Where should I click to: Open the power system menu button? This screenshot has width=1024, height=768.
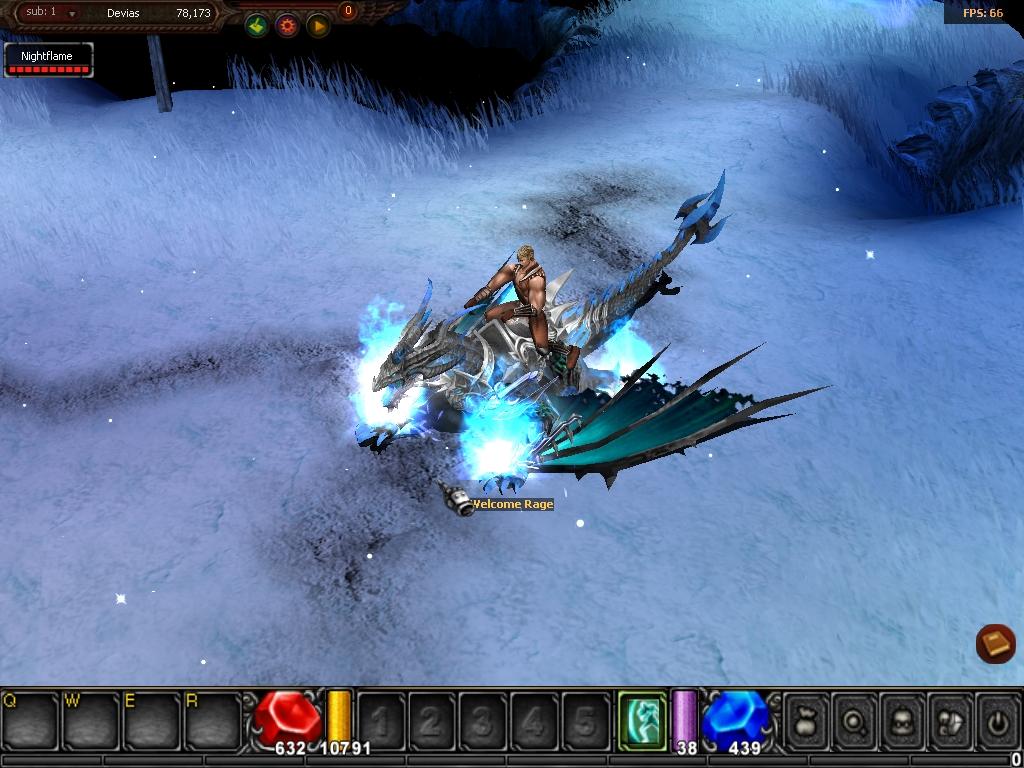pyautogui.click(x=997, y=719)
